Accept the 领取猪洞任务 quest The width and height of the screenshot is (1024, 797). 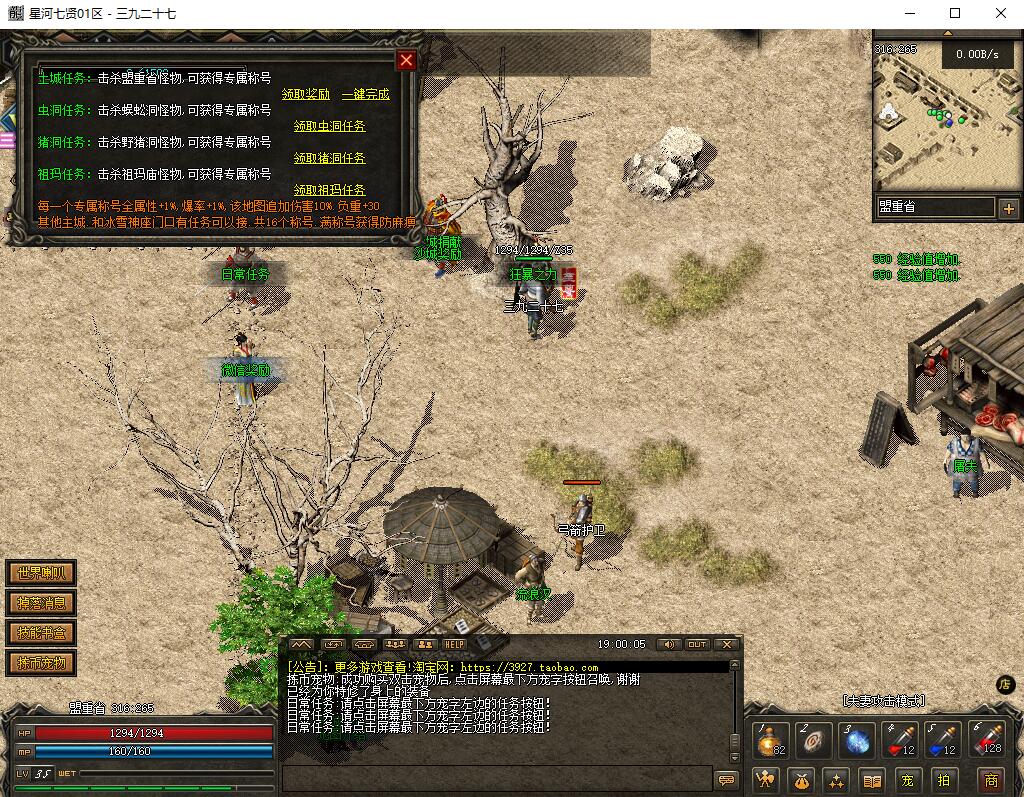tap(329, 158)
